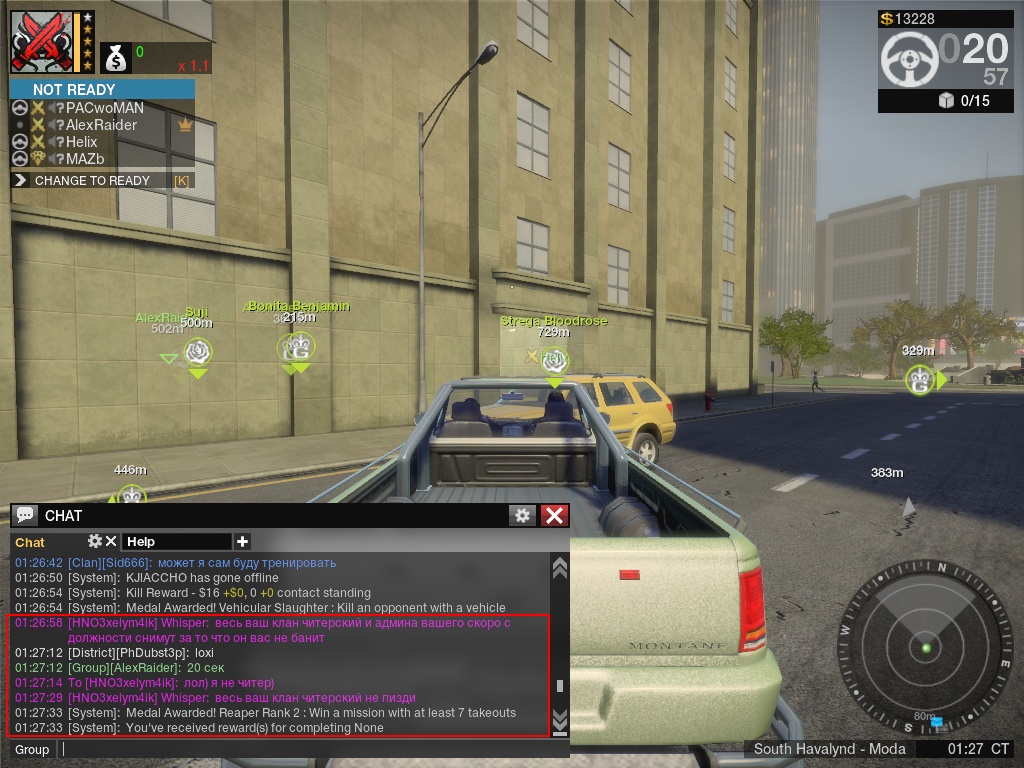Jump chat to the top with up arrows
This screenshot has height=768, width=1024.
(x=560, y=568)
